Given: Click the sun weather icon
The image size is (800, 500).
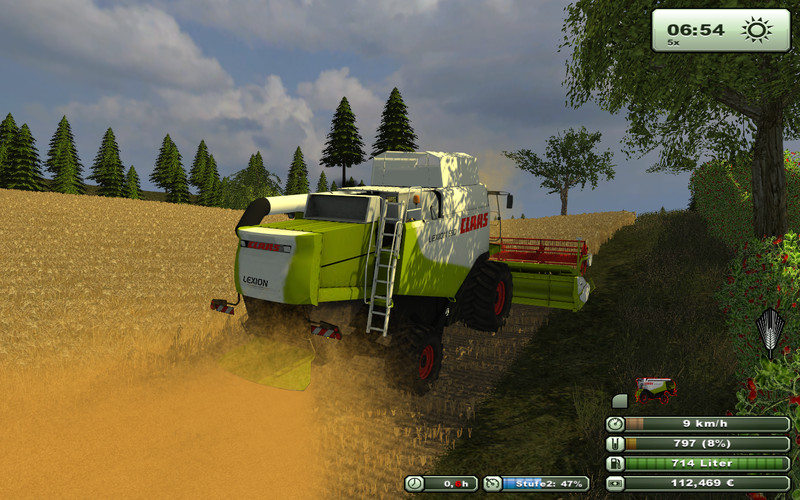Looking at the screenshot, I should click(x=757, y=29).
